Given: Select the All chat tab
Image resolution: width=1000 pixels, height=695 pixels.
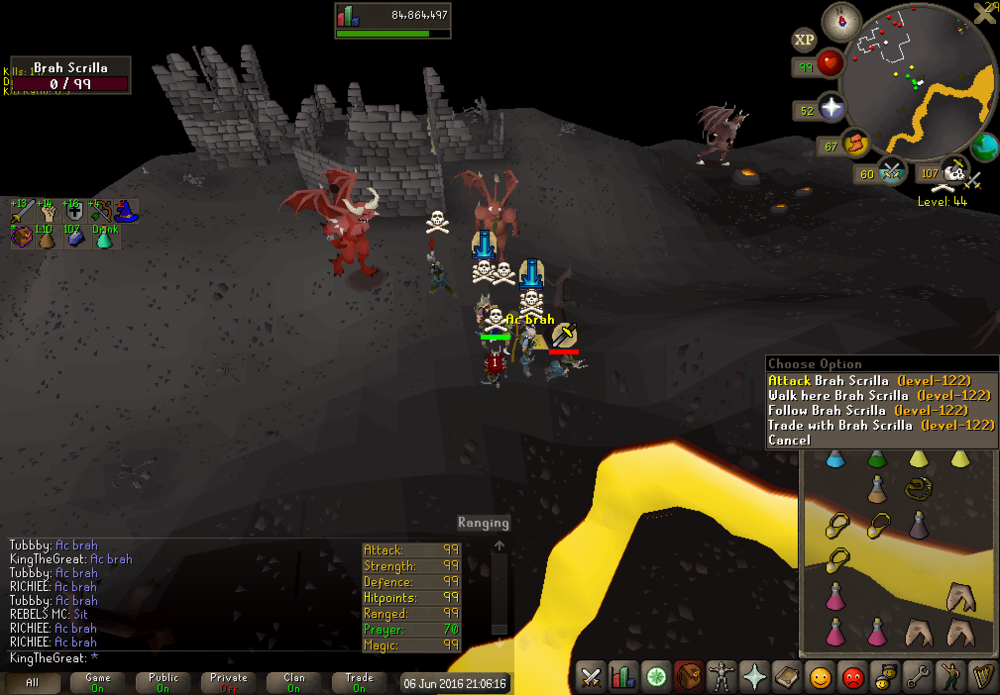Looking at the screenshot, I should click(33, 682).
